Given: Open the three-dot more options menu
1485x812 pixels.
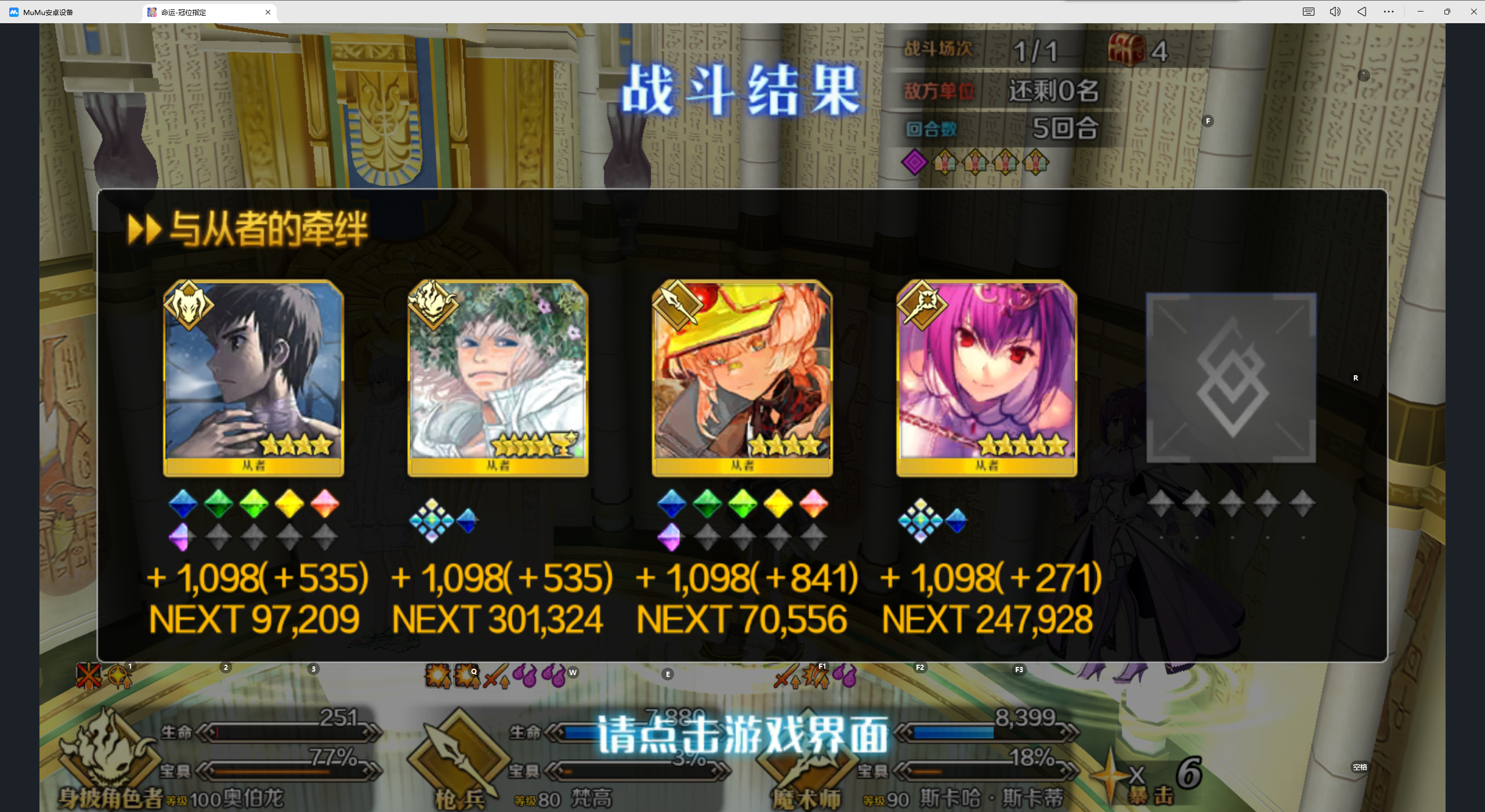Looking at the screenshot, I should 1389,12.
